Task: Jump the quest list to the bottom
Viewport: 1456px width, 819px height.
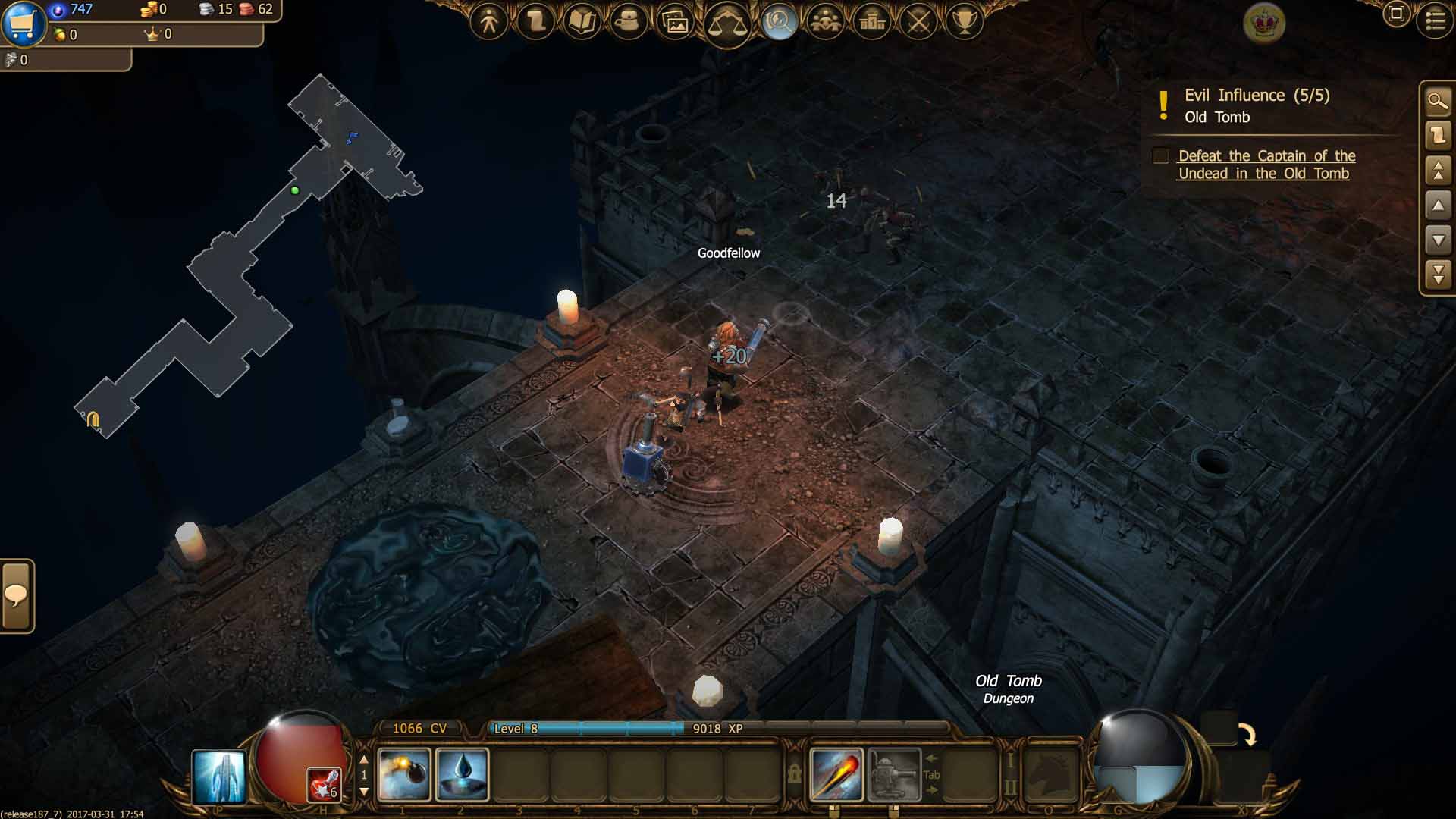Action: (1438, 275)
